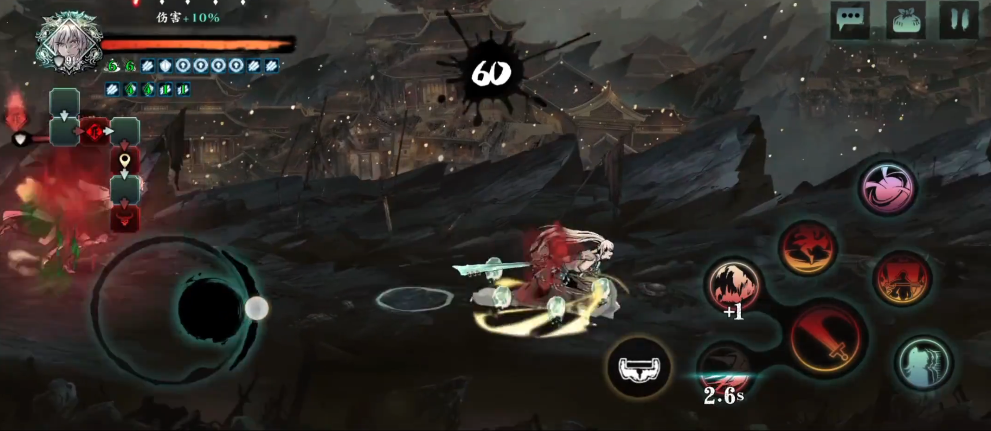Use the red standing silhouette skill
Viewport: 991px width, 431px height.
tap(902, 278)
